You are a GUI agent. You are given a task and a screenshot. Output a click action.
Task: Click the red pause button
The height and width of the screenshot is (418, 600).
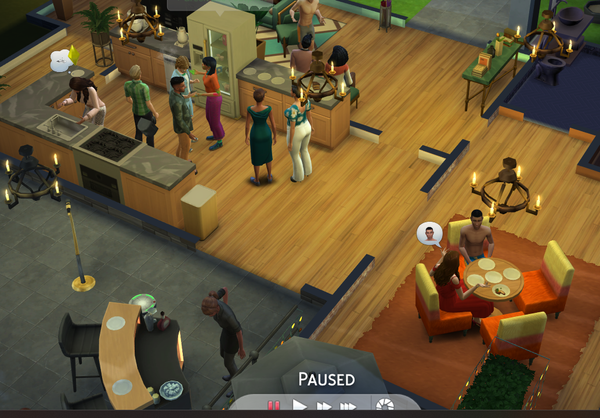click(273, 406)
